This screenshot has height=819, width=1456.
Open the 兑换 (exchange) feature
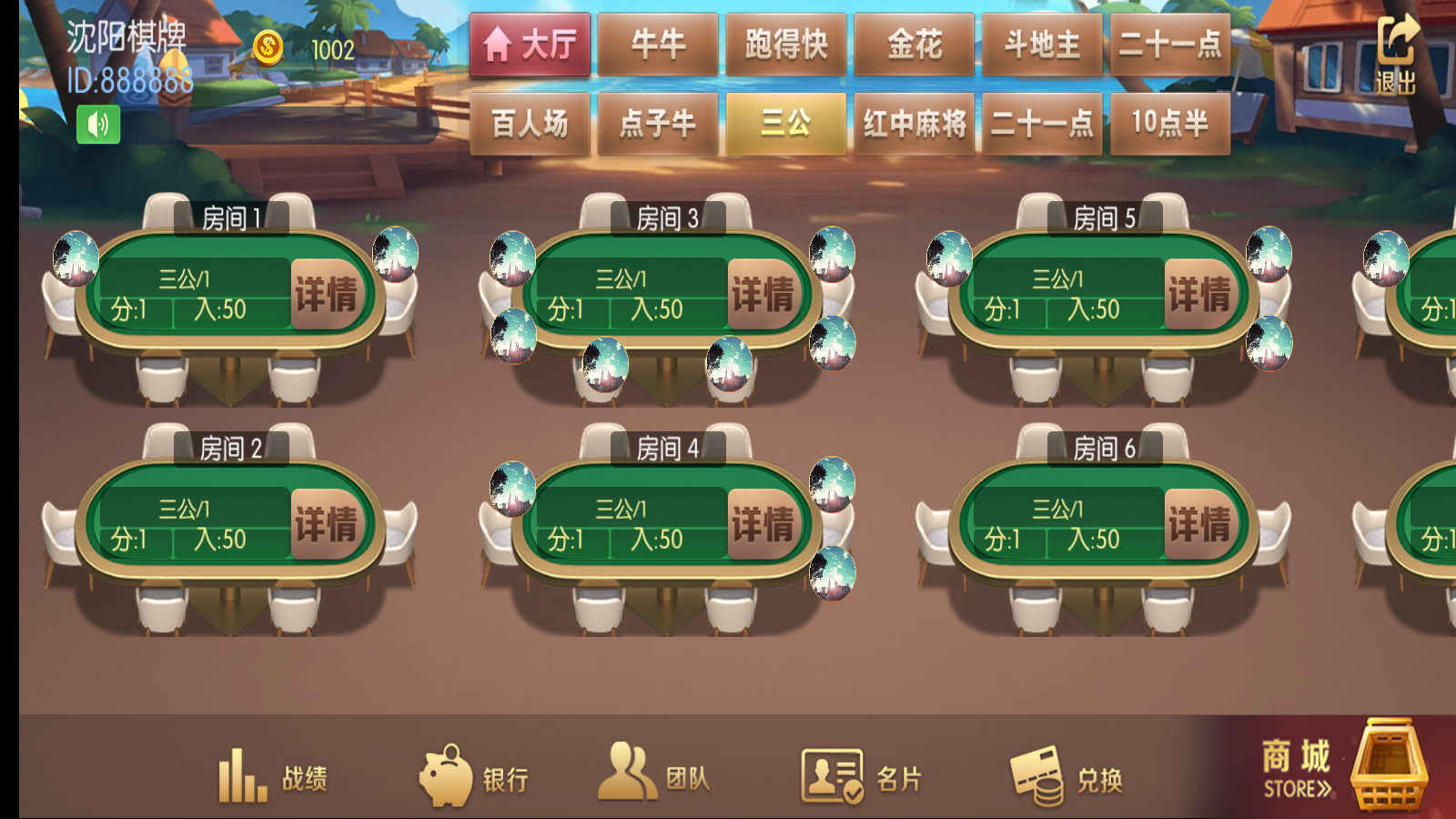tap(1067, 775)
